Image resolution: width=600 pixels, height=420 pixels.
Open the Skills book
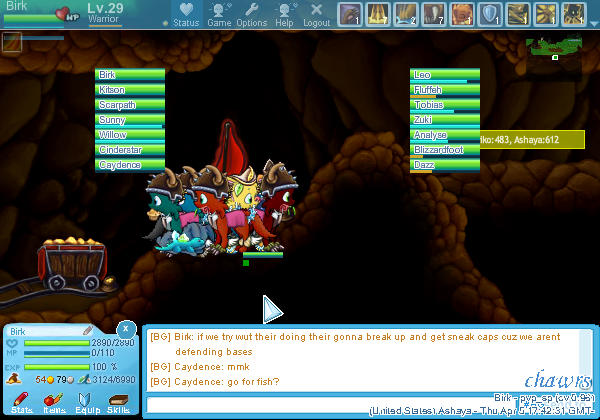coord(118,401)
